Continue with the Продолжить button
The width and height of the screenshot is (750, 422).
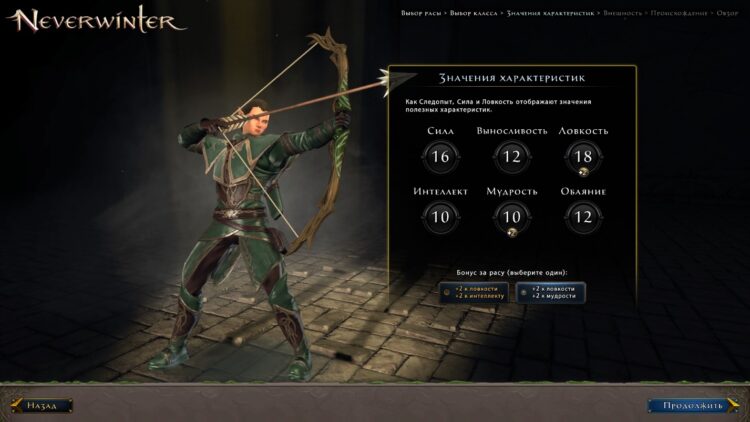(689, 405)
